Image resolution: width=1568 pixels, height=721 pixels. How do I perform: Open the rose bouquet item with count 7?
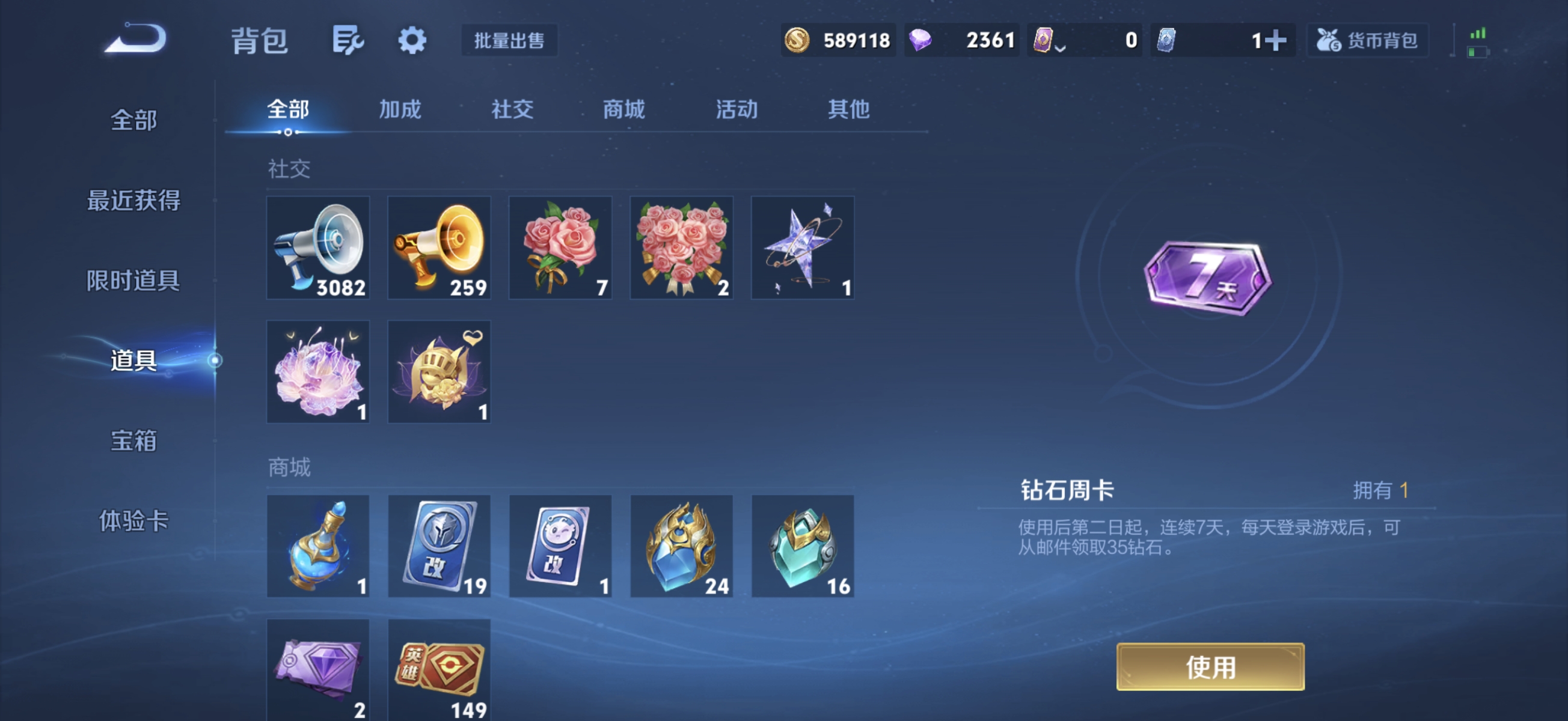point(560,248)
